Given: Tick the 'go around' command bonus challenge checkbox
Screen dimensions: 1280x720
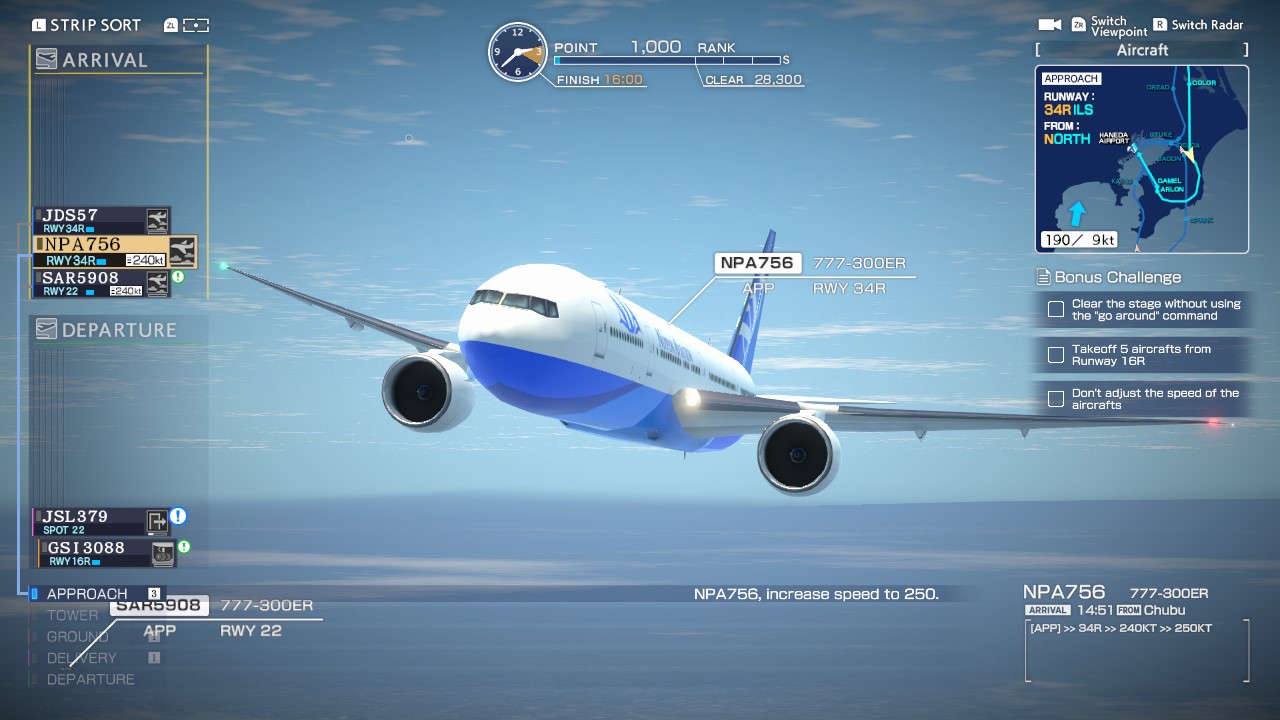Looking at the screenshot, I should [1056, 309].
